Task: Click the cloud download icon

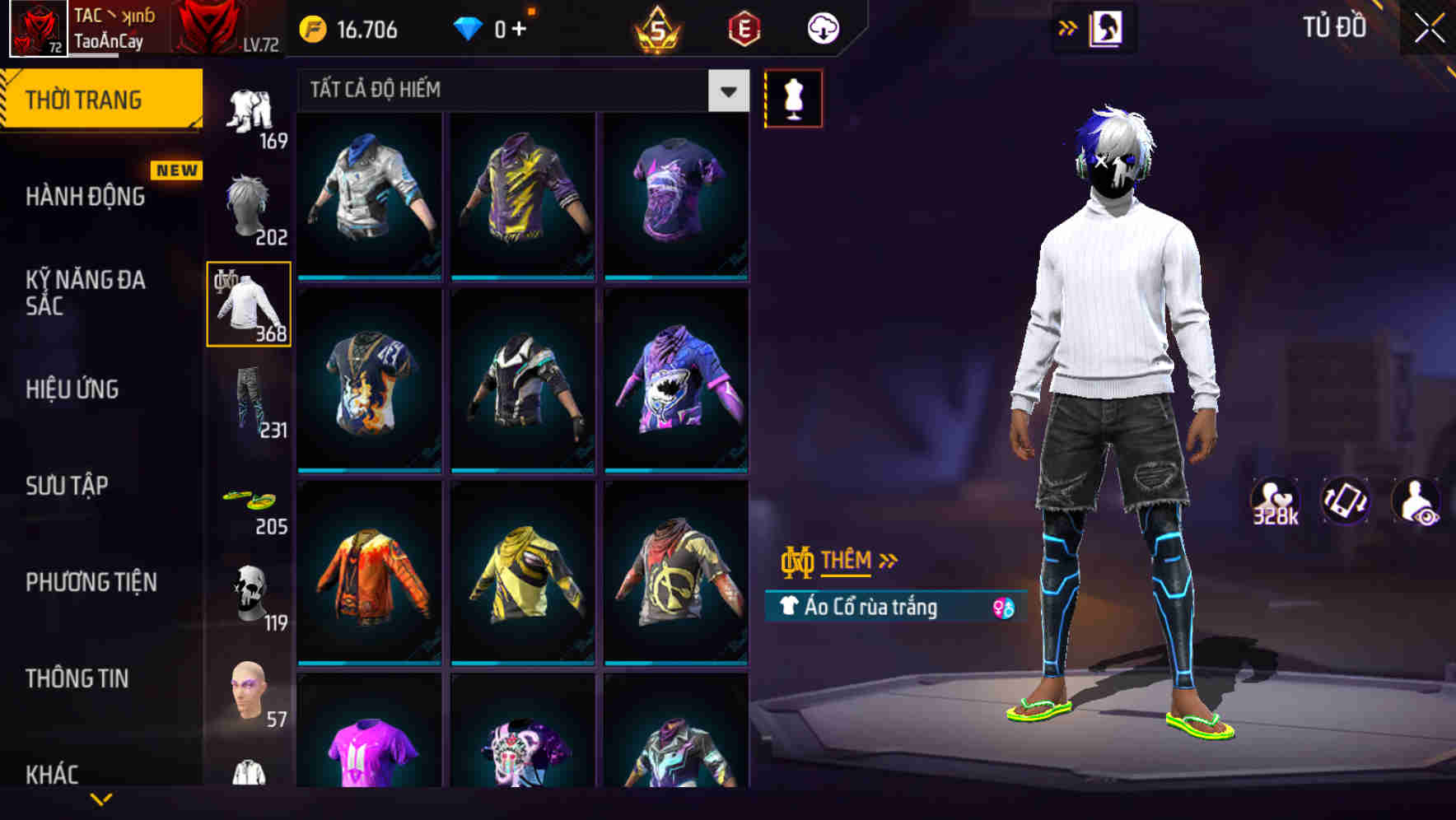Action: (822, 27)
